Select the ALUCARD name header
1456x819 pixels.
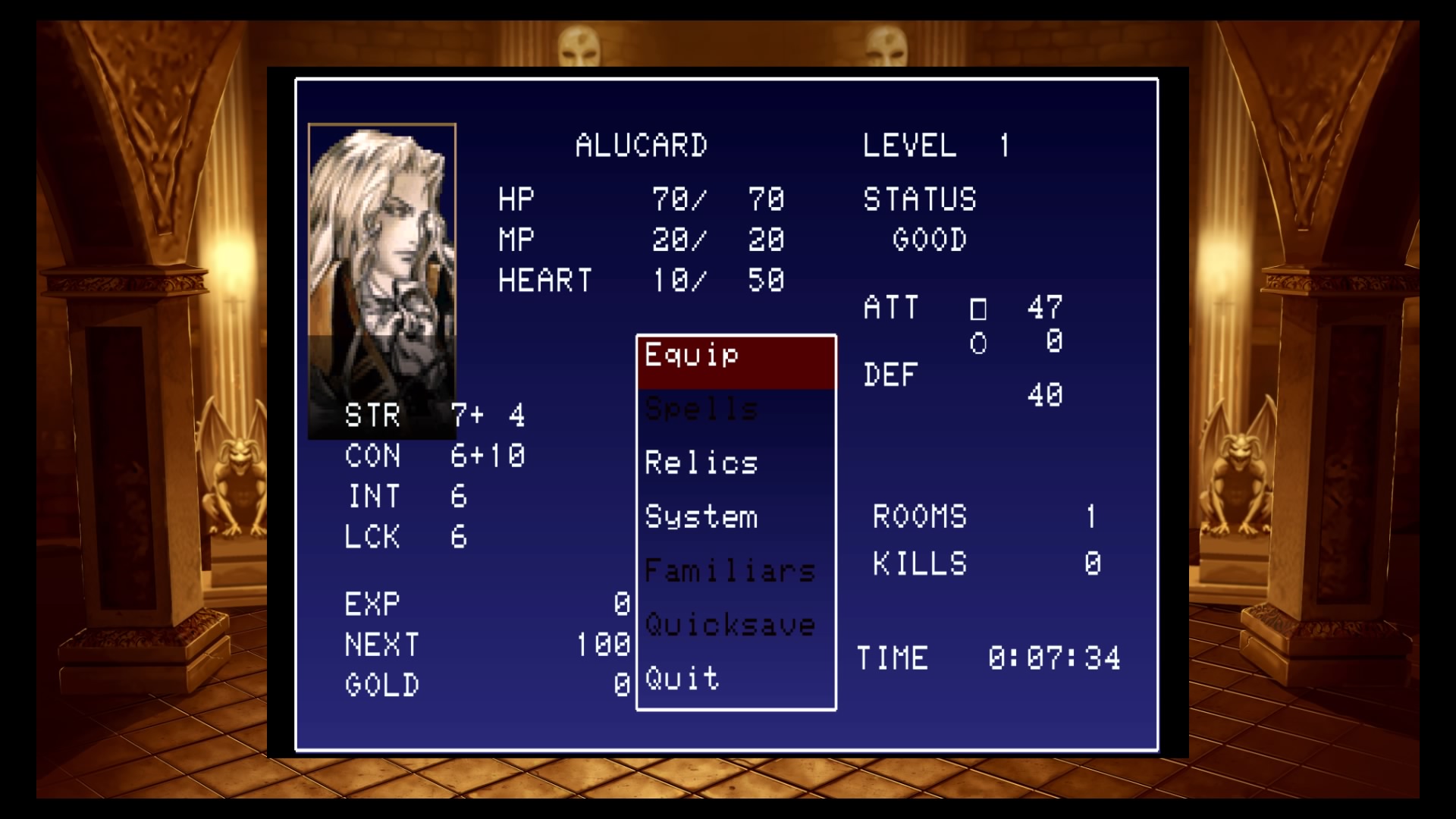point(641,146)
